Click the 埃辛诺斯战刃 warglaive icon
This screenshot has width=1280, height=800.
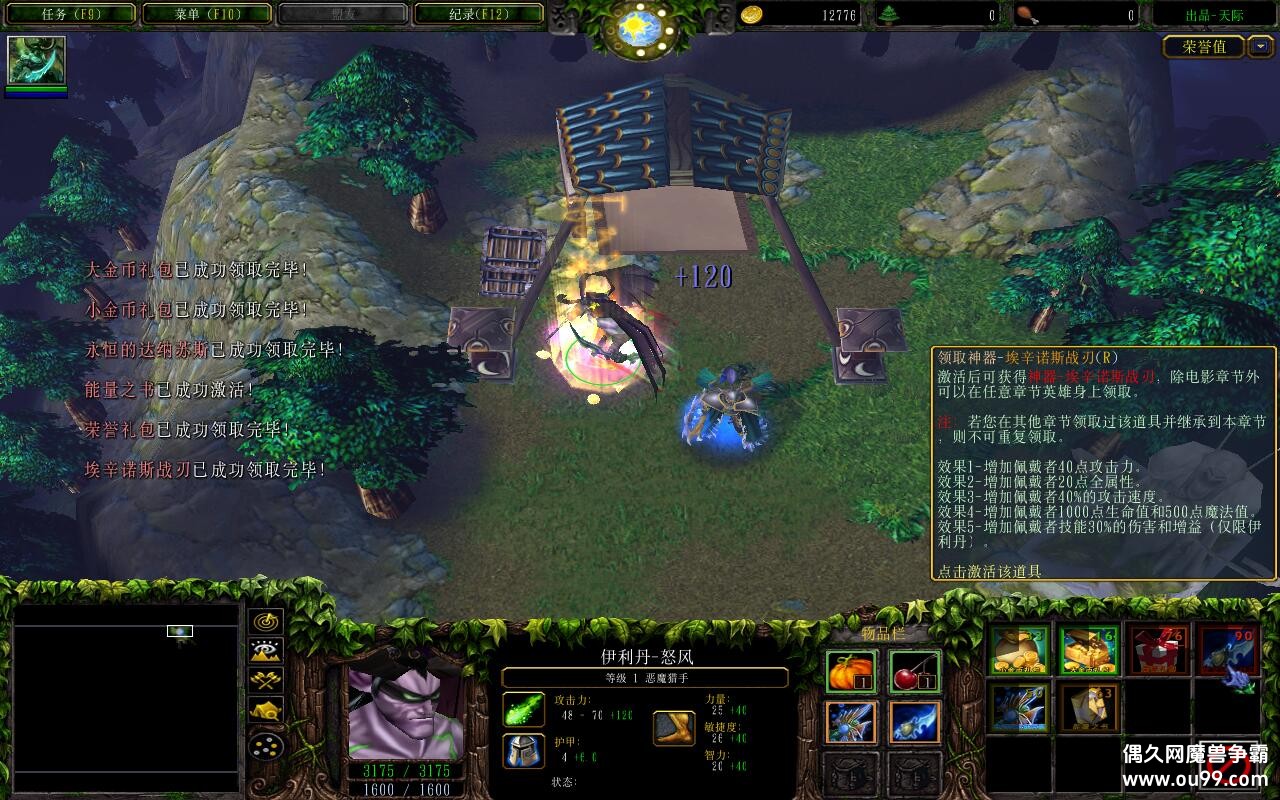(1228, 650)
